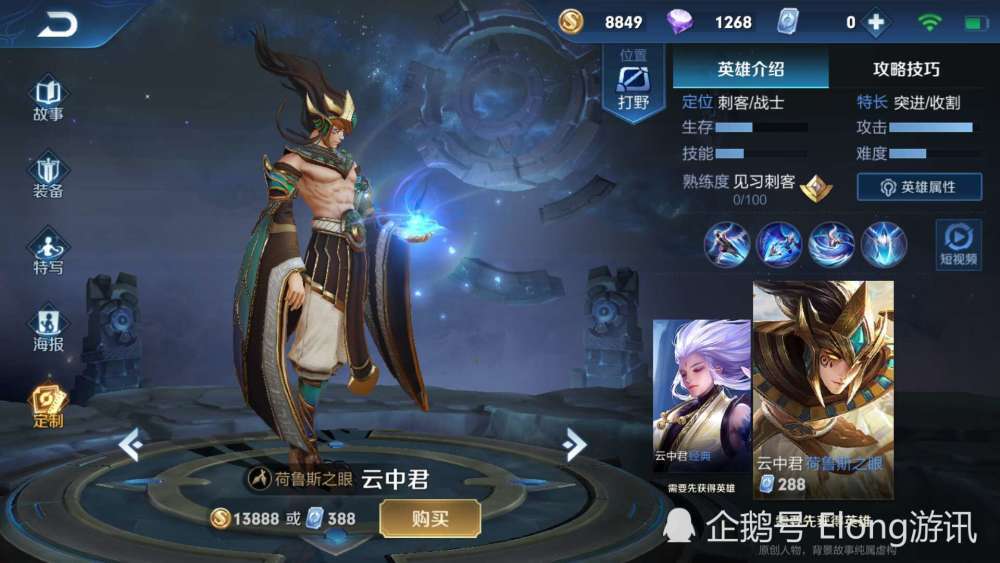1000x563 pixels.
Task: Add more vouchers with the plus button
Action: click(876, 22)
